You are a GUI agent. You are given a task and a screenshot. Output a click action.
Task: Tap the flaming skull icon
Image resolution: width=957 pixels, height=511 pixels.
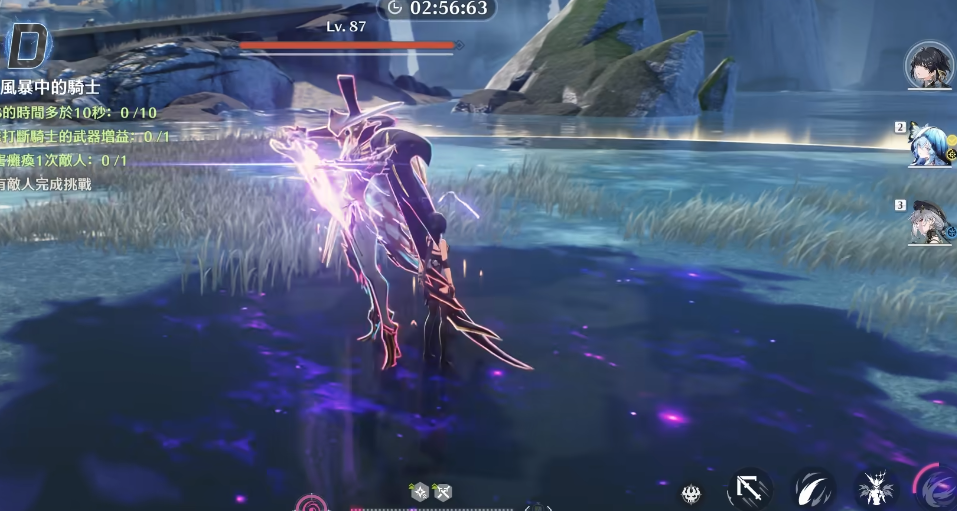click(691, 492)
